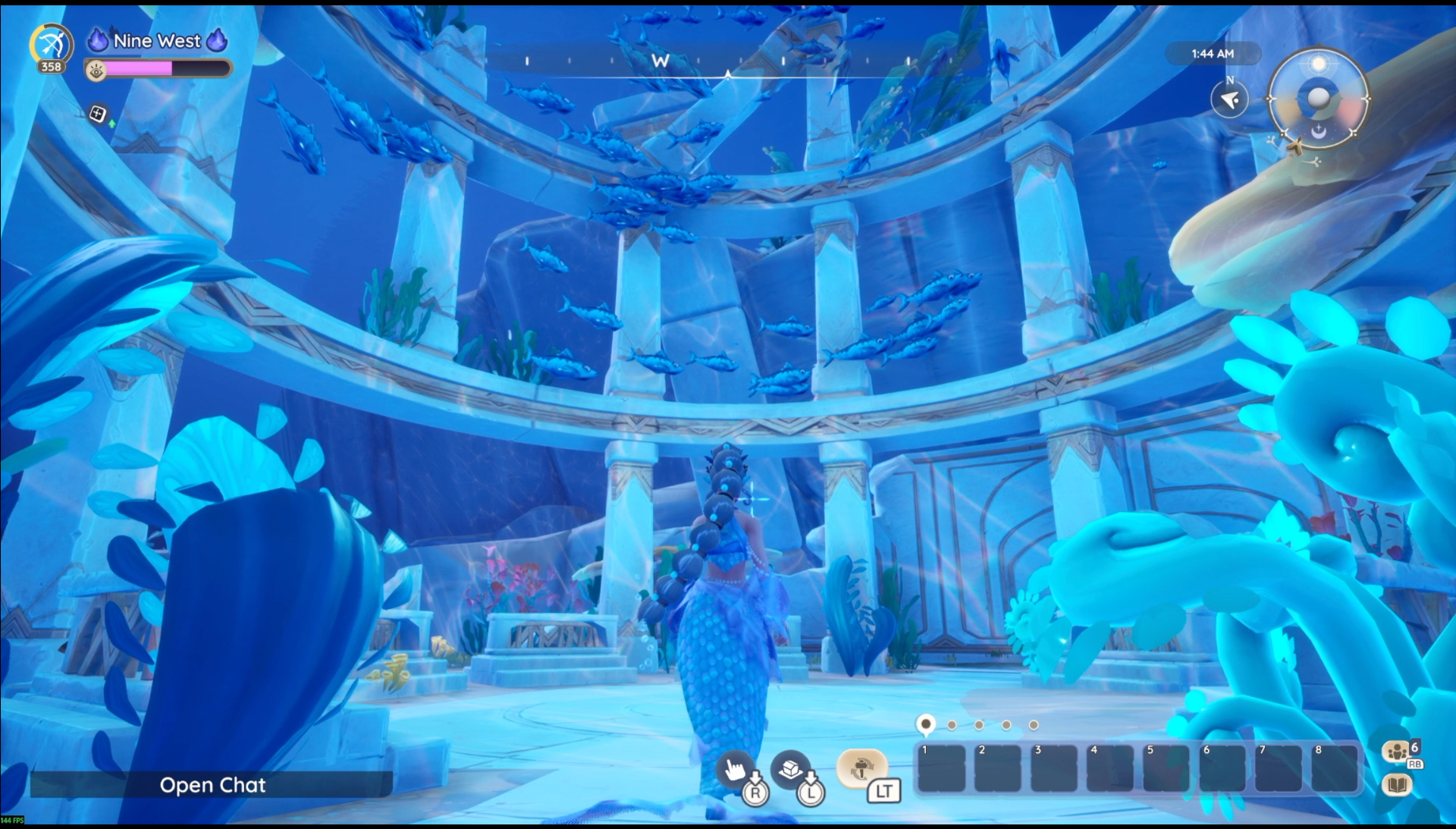Click the hunting bow skill level badge
Viewport: 1456px width, 829px height.
(52, 47)
